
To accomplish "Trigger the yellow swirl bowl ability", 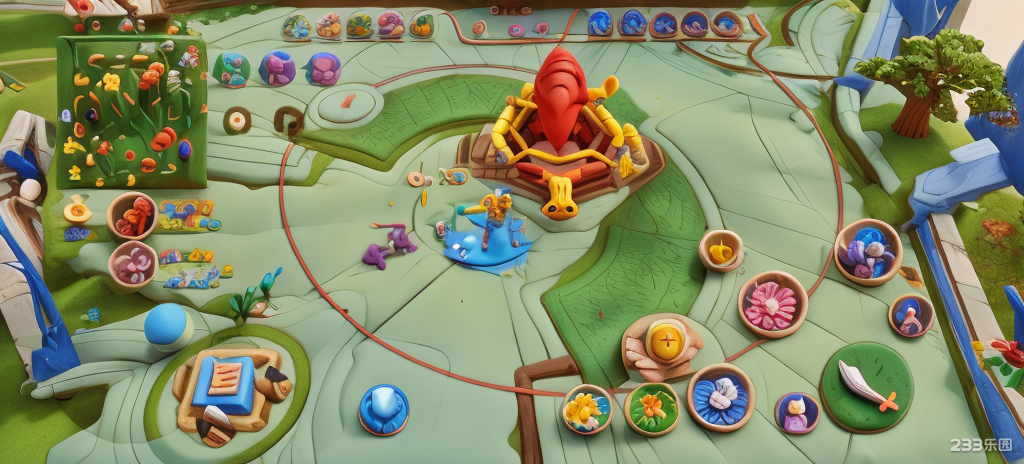I will (x=720, y=250).
